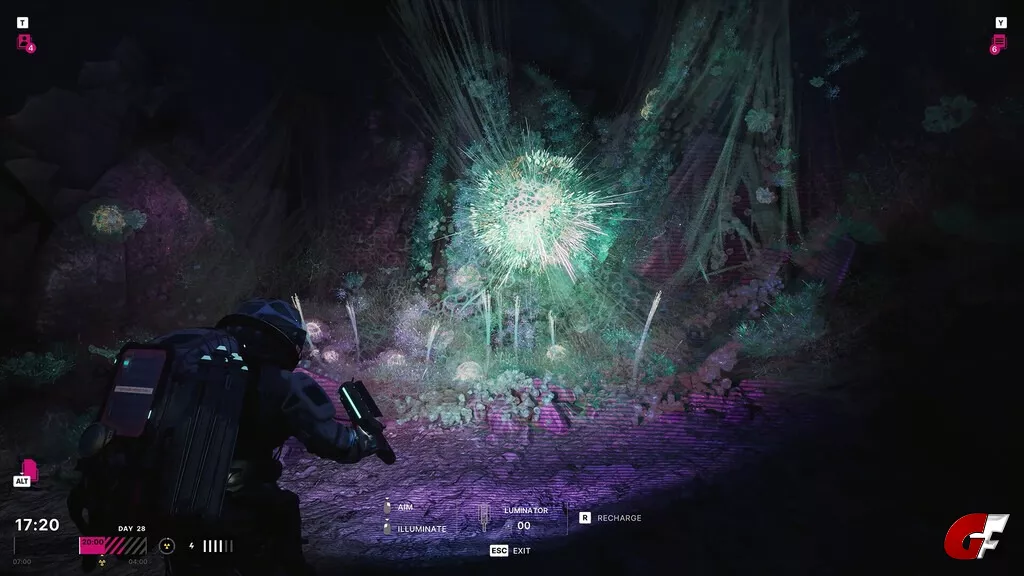This screenshot has height=576, width=1024.
Task: Select the pink document icon above ALT
Action: pyautogui.click(x=29, y=467)
